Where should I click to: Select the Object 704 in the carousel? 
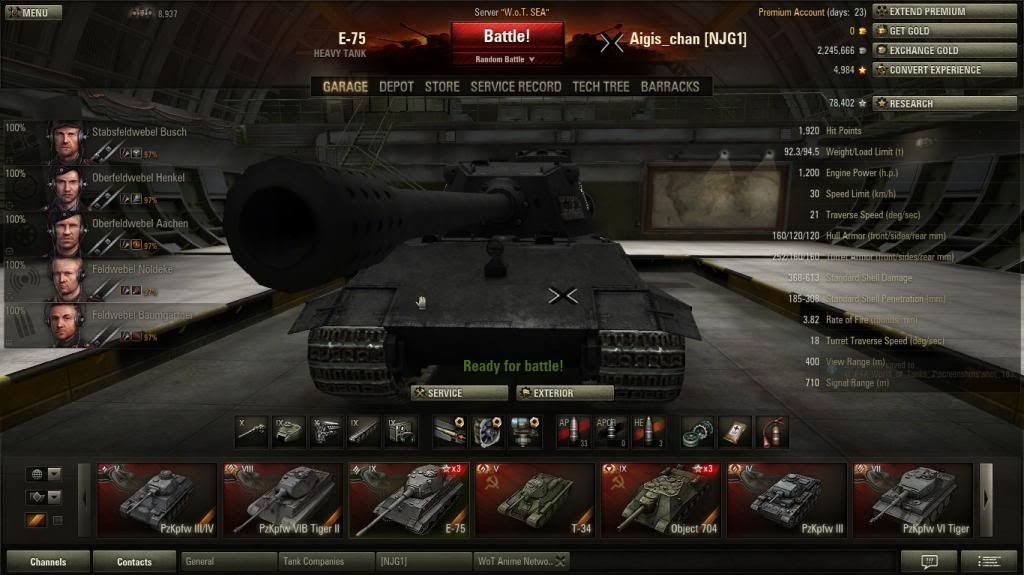660,500
